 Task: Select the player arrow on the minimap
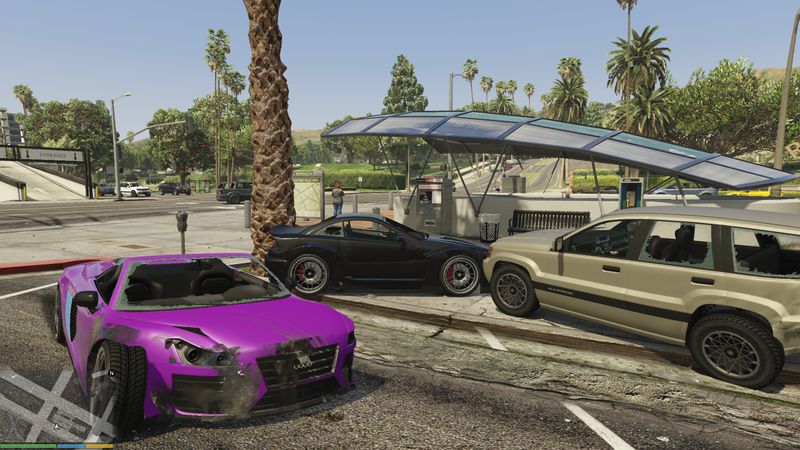[58, 426]
